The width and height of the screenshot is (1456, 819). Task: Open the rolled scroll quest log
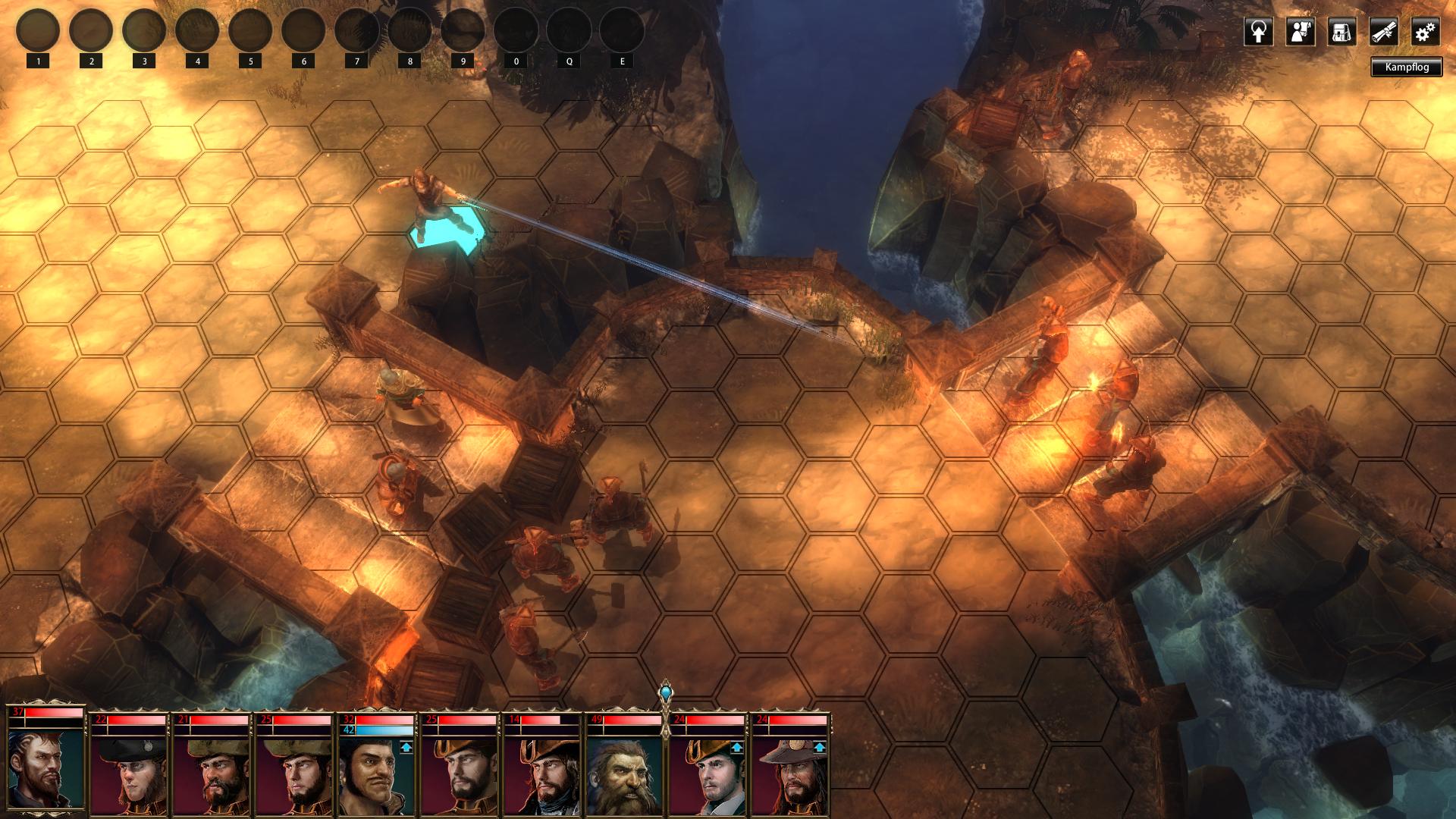[x=1383, y=33]
